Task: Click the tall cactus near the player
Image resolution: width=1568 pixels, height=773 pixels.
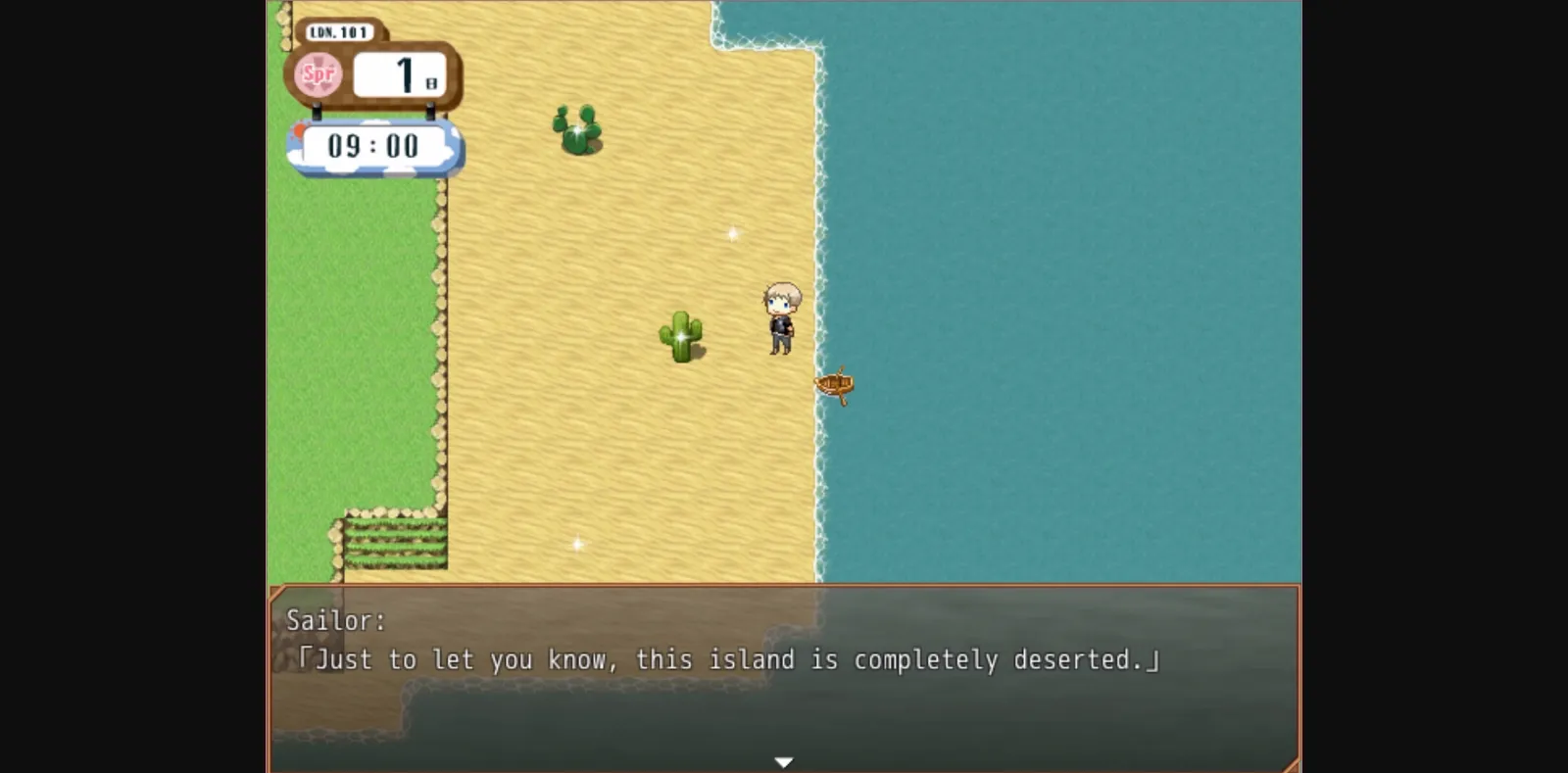Action: coord(683,338)
